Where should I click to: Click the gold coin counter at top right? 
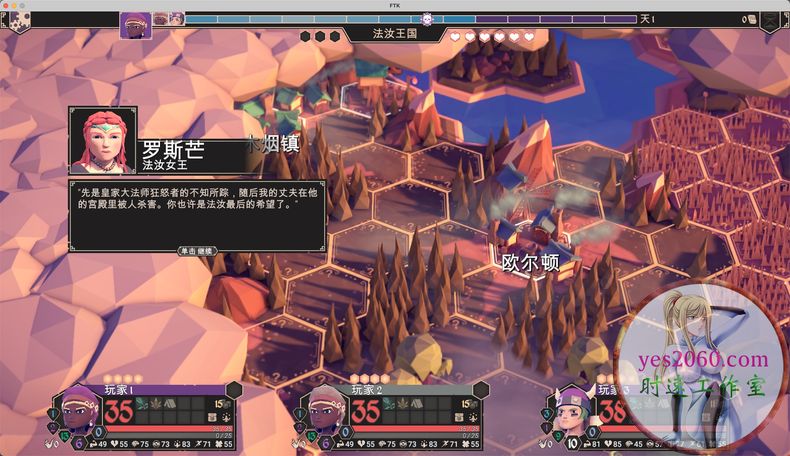(x=747, y=19)
